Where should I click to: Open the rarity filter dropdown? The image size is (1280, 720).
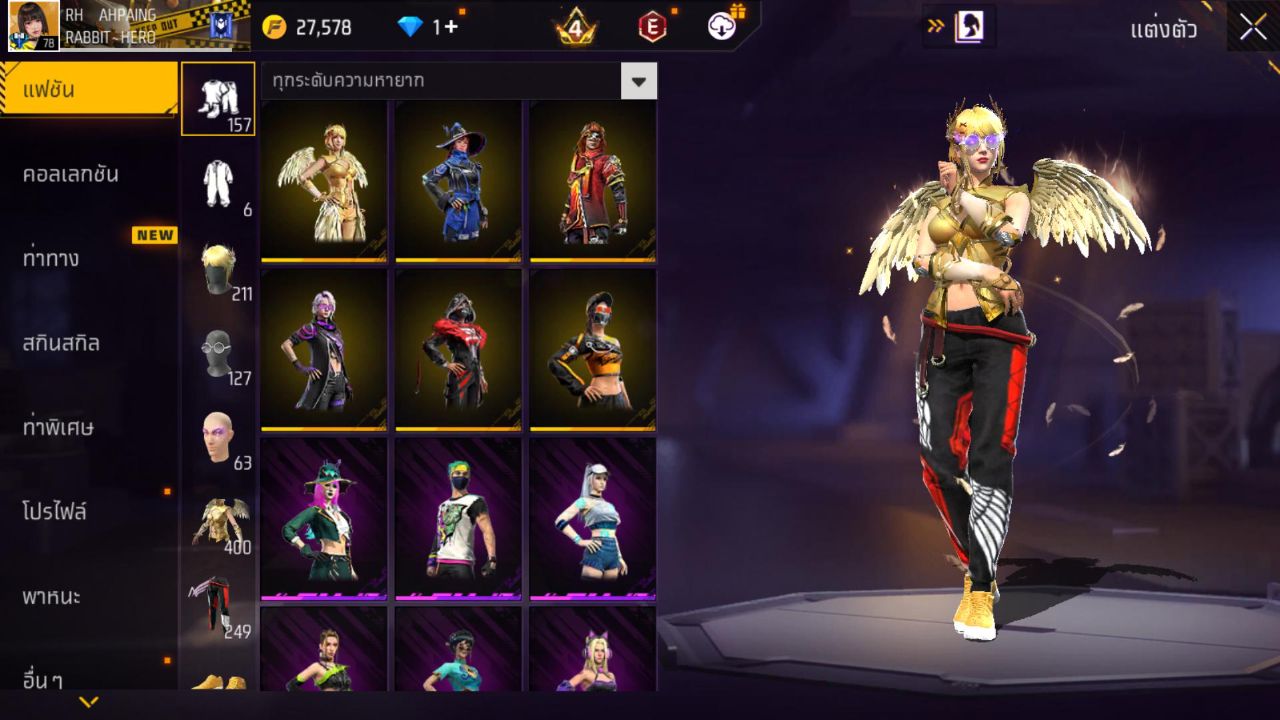click(x=638, y=81)
